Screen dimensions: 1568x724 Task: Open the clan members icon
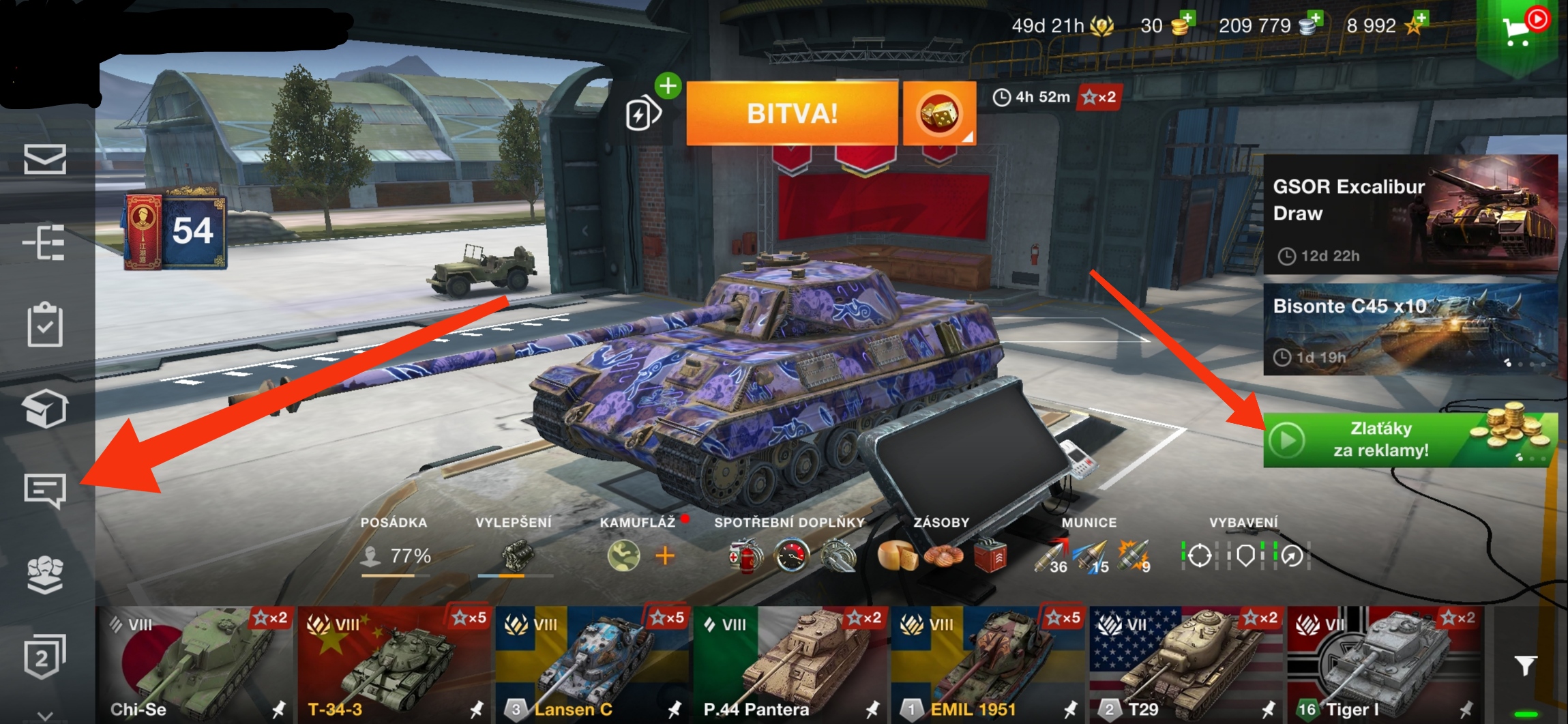(45, 573)
